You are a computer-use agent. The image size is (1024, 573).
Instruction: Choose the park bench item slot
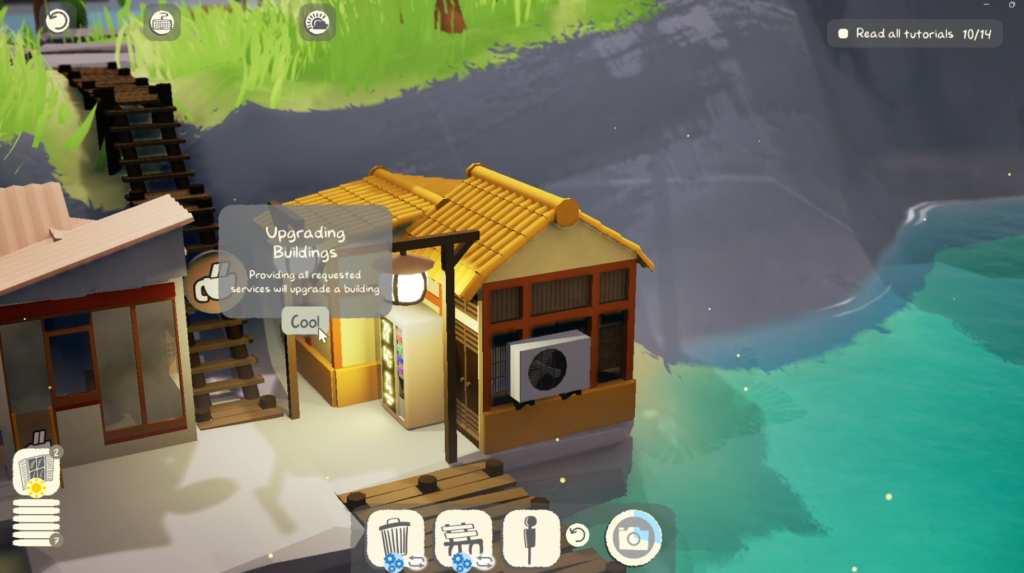tap(463, 539)
